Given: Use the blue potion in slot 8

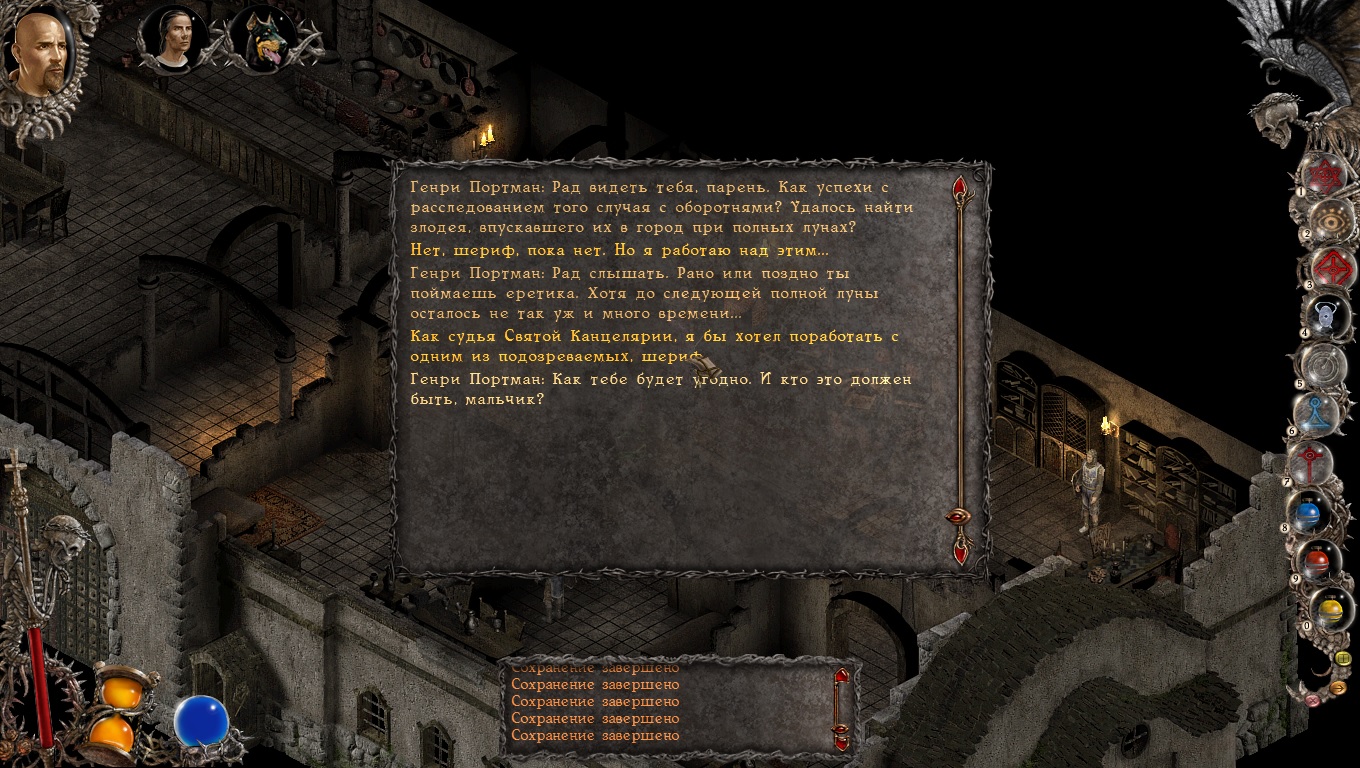Looking at the screenshot, I should [x=1309, y=514].
